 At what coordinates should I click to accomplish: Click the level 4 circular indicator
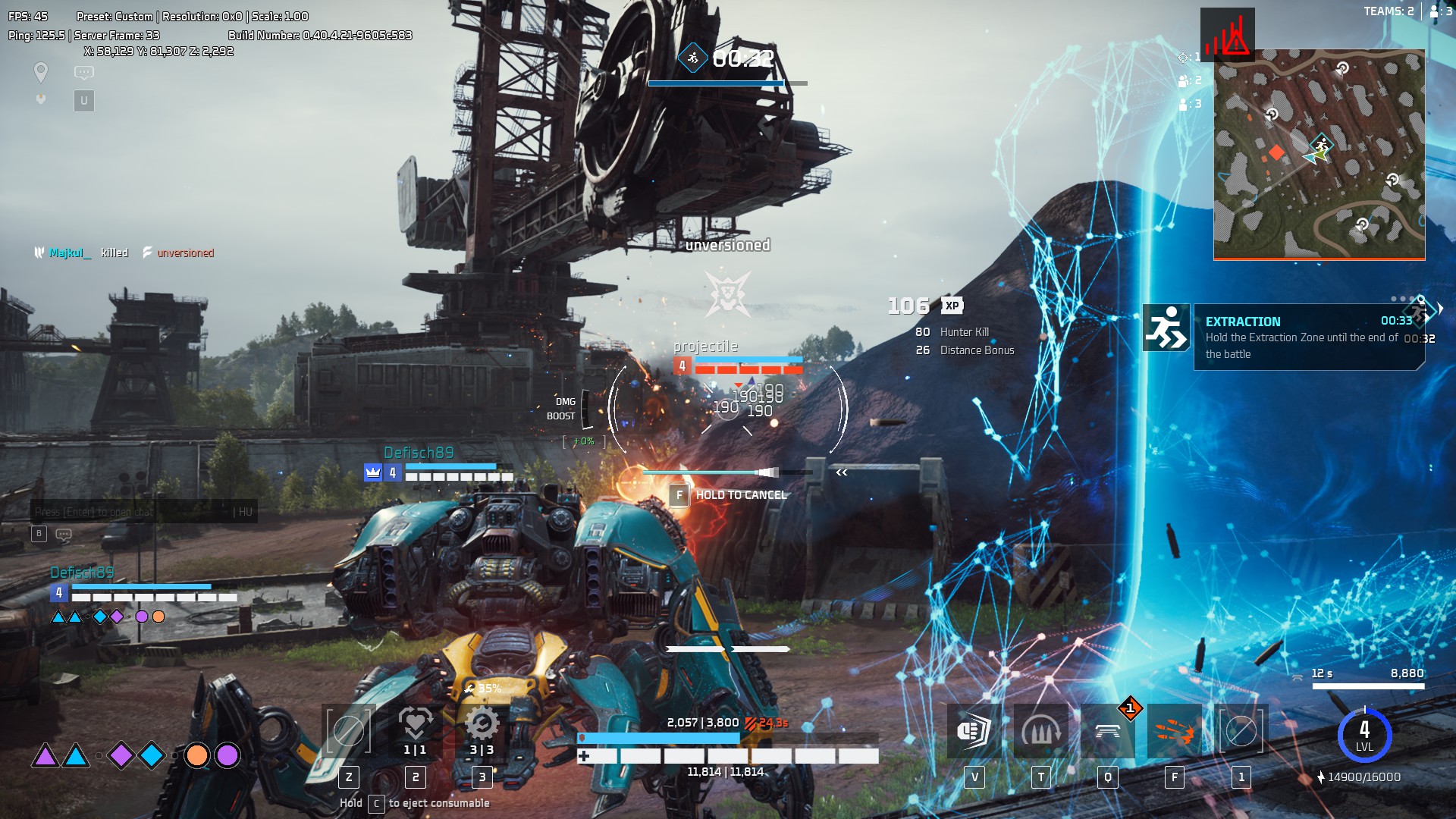[x=1364, y=735]
